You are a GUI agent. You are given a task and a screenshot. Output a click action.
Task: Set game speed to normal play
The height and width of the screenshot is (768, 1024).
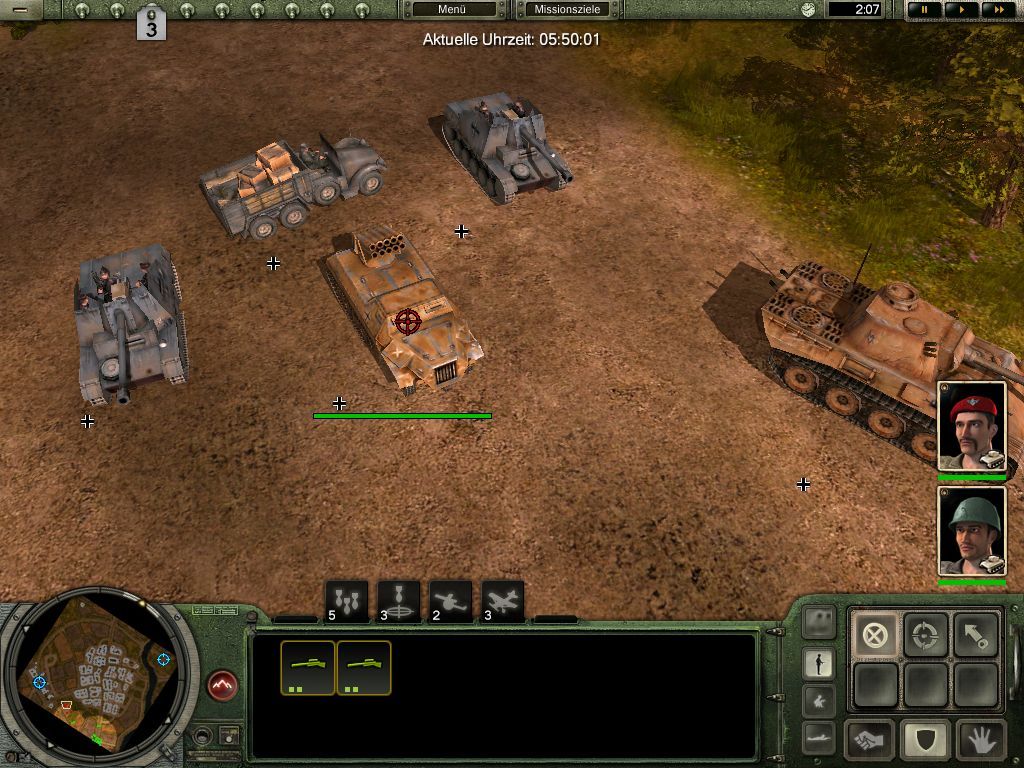click(961, 10)
